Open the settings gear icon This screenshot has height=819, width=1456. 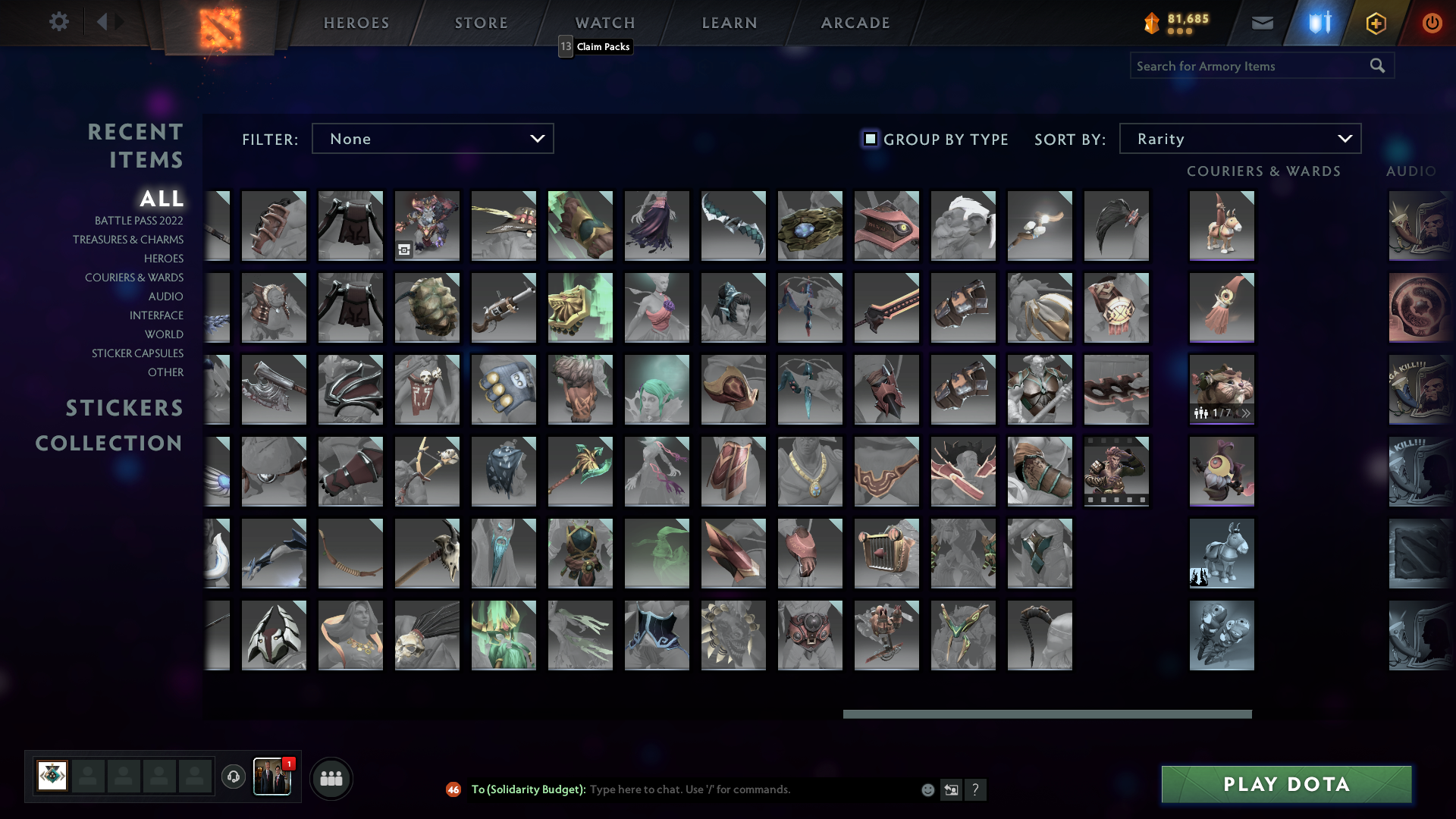[59, 22]
